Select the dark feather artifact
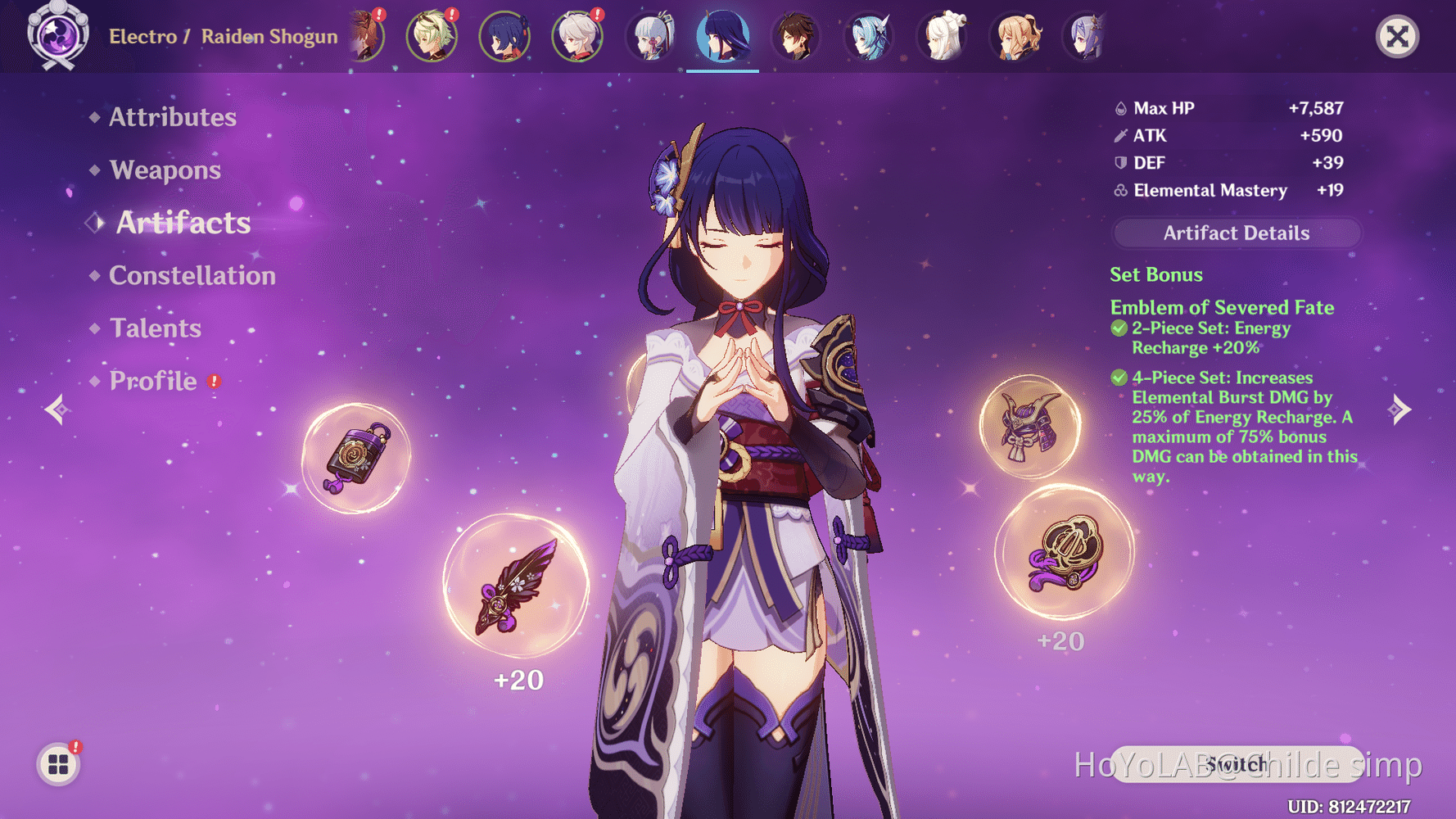 click(x=516, y=586)
